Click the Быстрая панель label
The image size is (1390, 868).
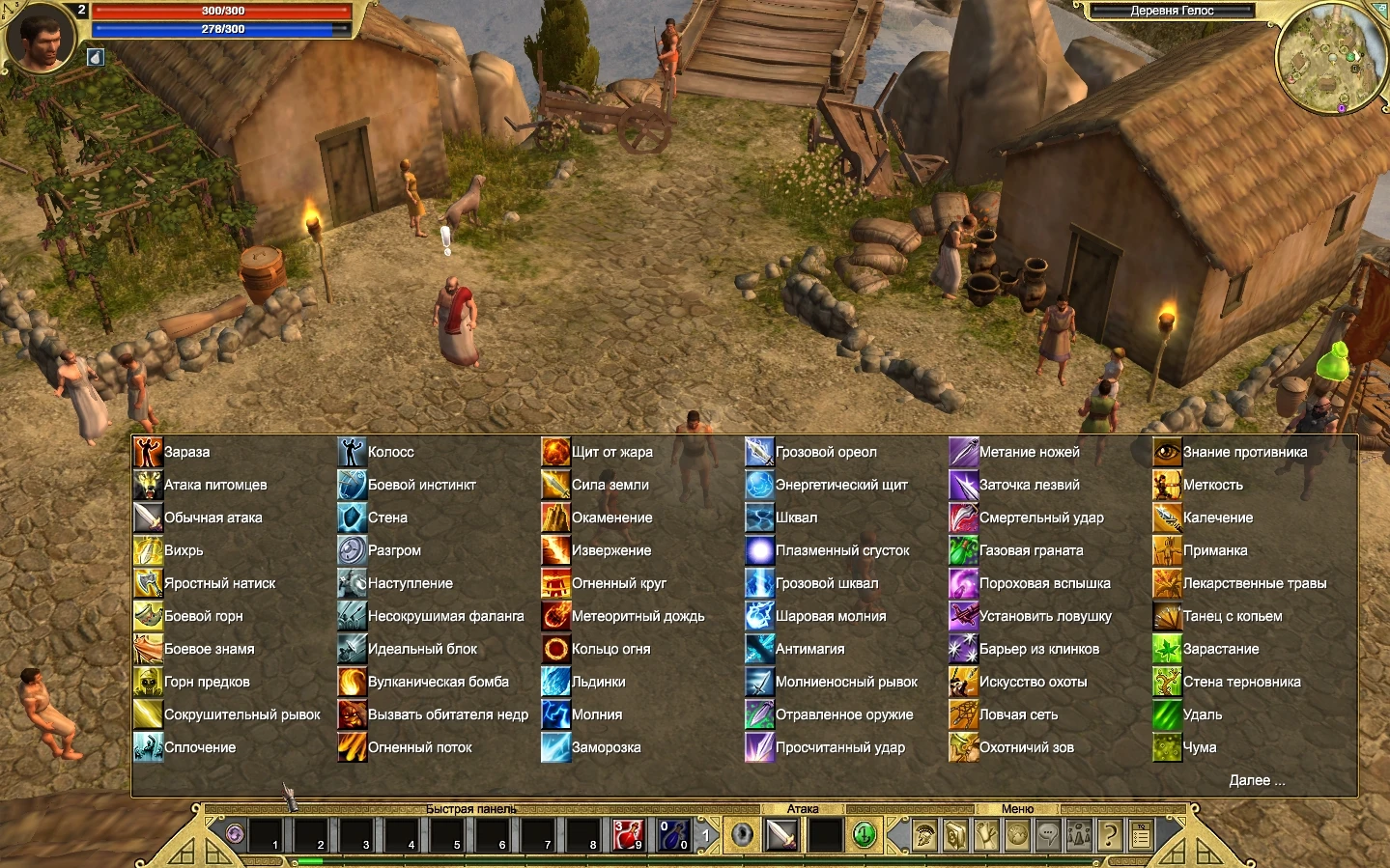pos(470,809)
